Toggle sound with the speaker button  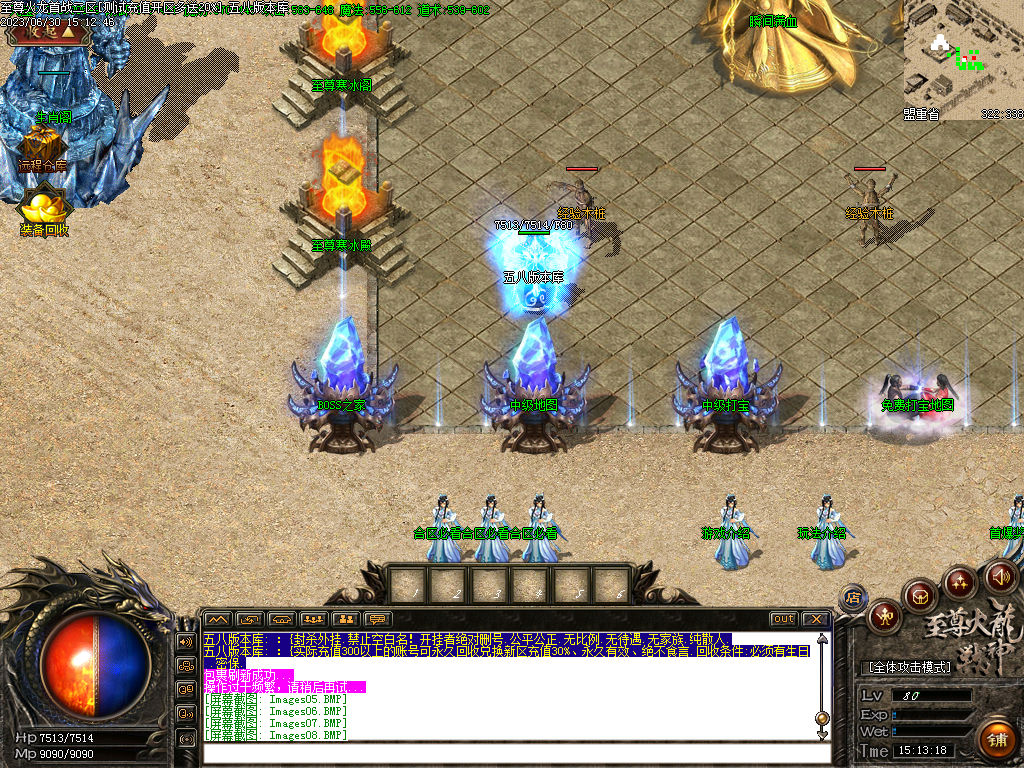click(x=1000, y=576)
